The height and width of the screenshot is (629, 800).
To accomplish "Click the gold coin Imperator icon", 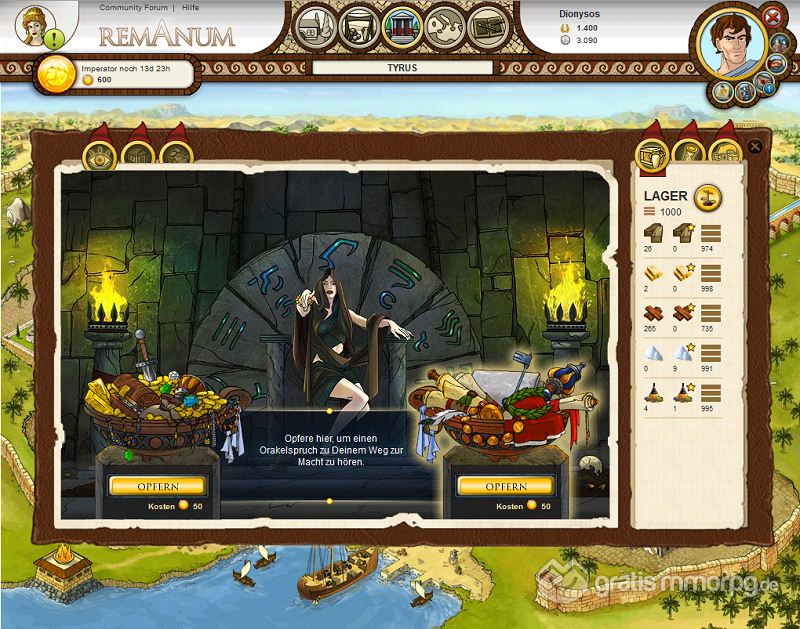I will pos(54,74).
